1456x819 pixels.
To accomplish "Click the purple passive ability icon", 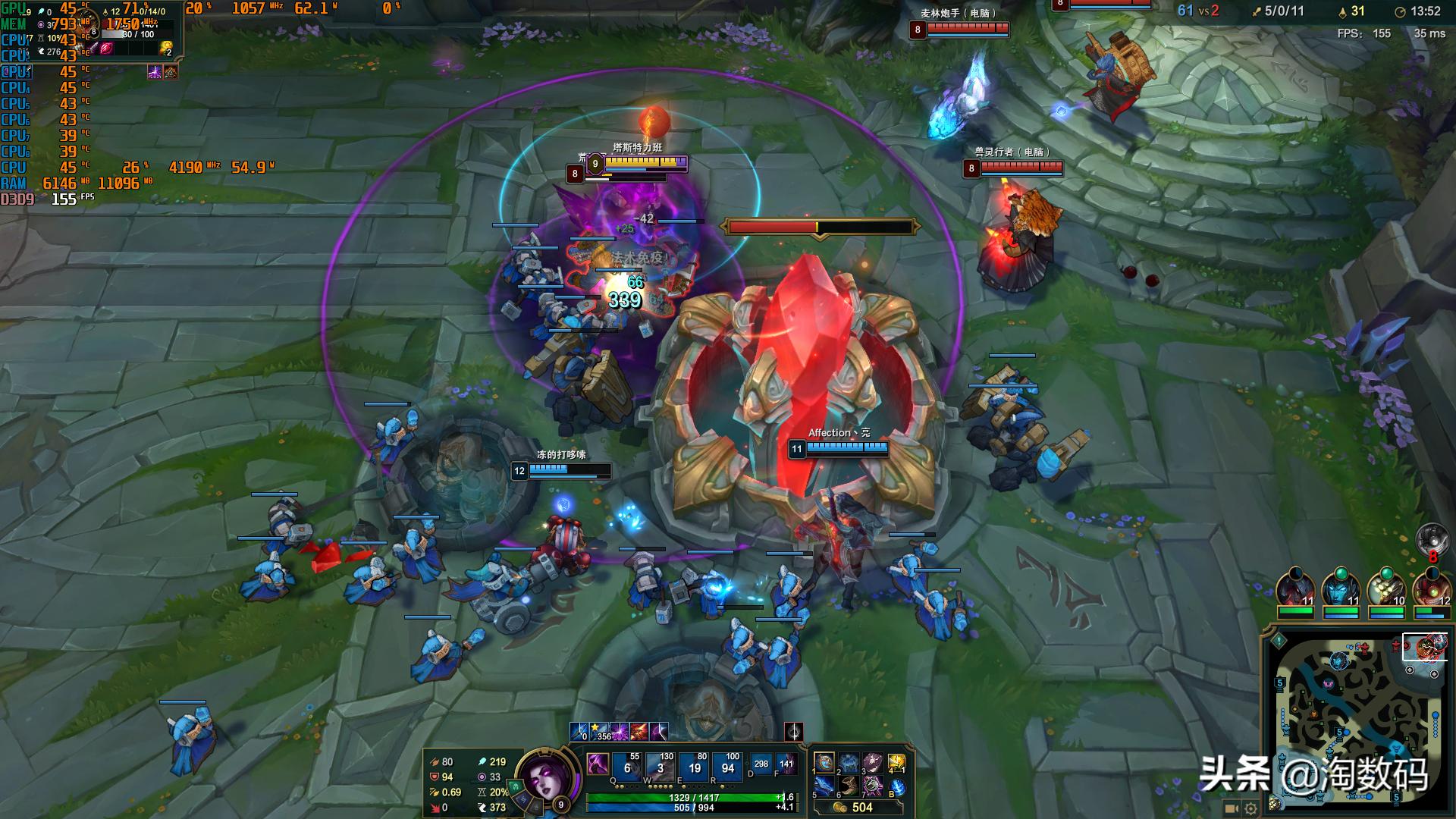I will (598, 764).
